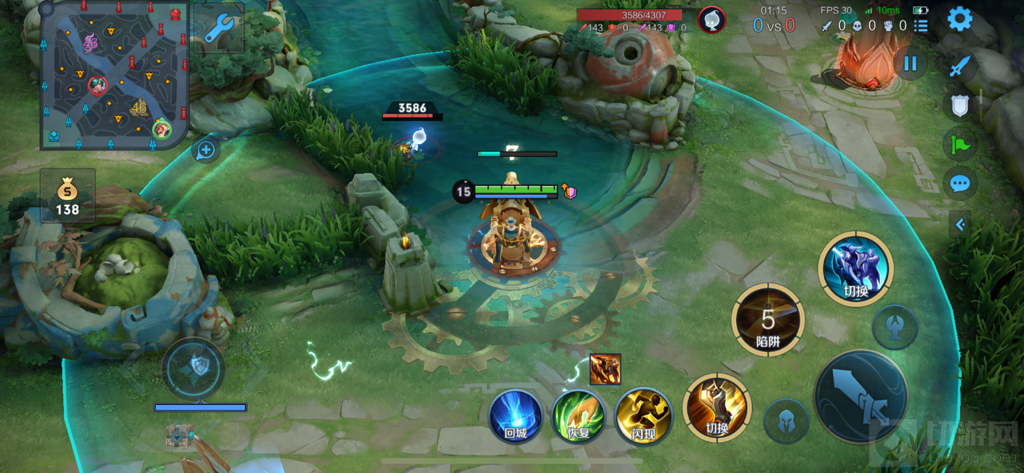
Task: Activate the 回城 recall skill
Action: coord(515,414)
